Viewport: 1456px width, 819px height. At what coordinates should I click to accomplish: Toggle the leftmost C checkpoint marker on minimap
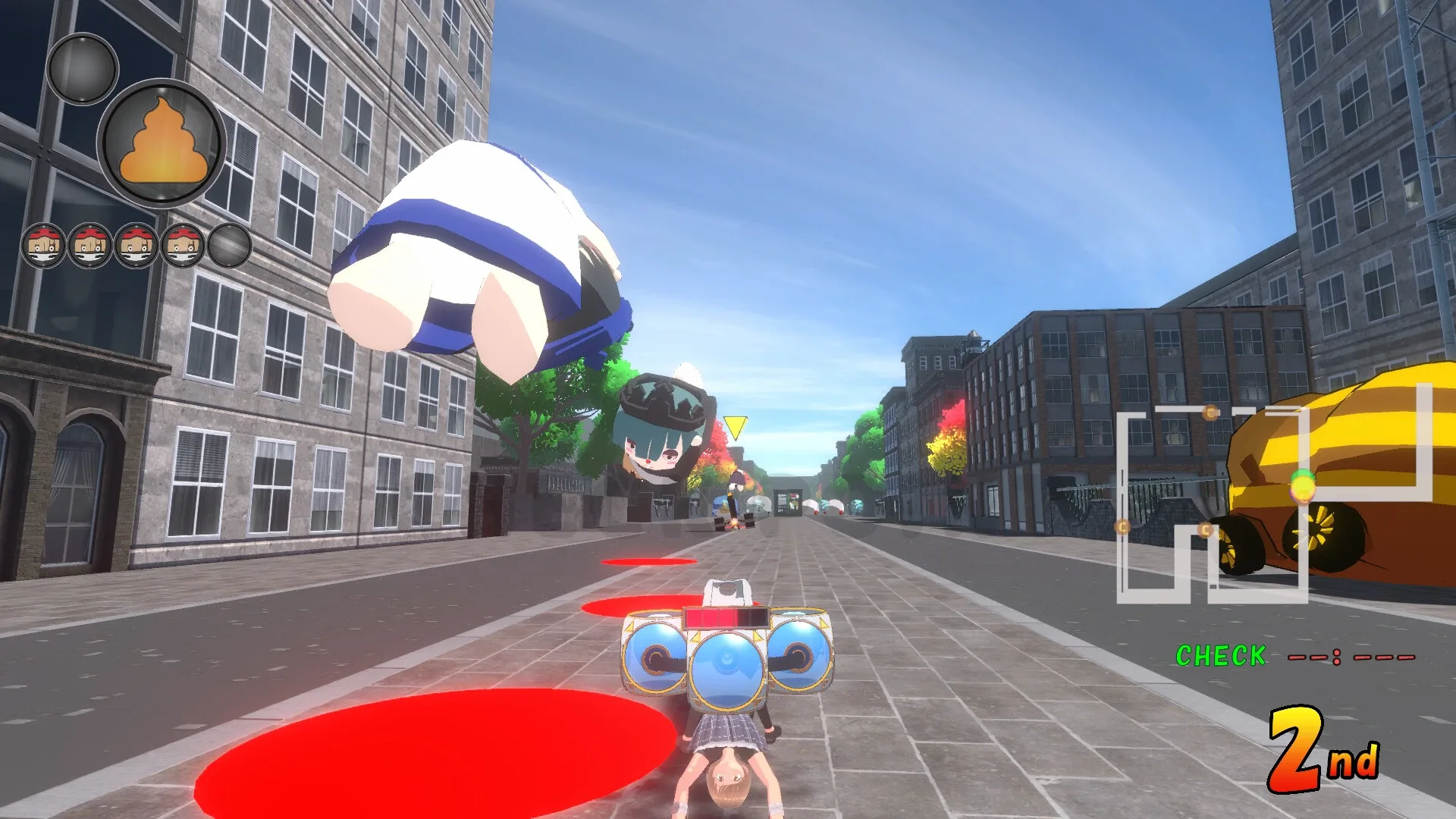coord(1122,527)
